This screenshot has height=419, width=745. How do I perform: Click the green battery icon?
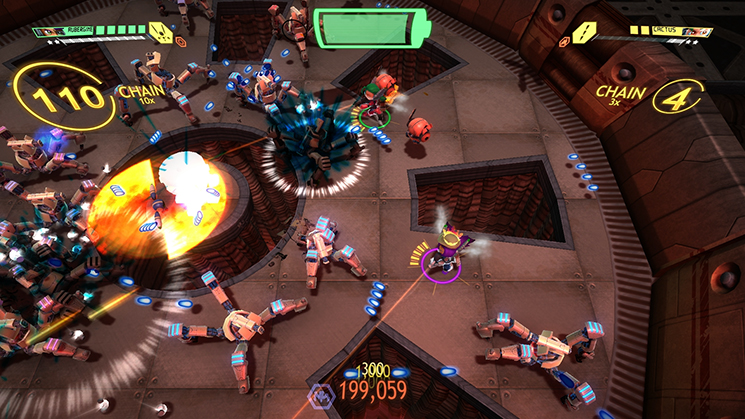(371, 27)
